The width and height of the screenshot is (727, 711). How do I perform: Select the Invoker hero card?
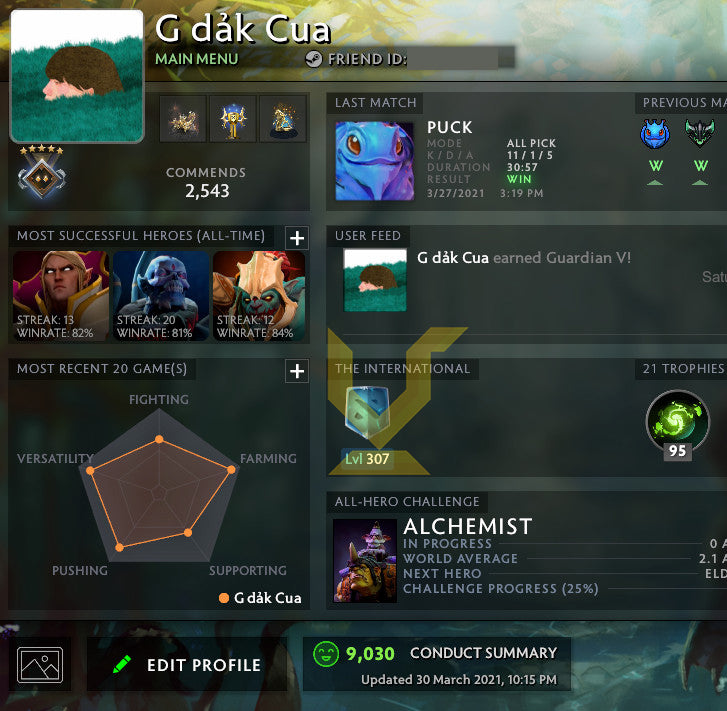point(59,296)
